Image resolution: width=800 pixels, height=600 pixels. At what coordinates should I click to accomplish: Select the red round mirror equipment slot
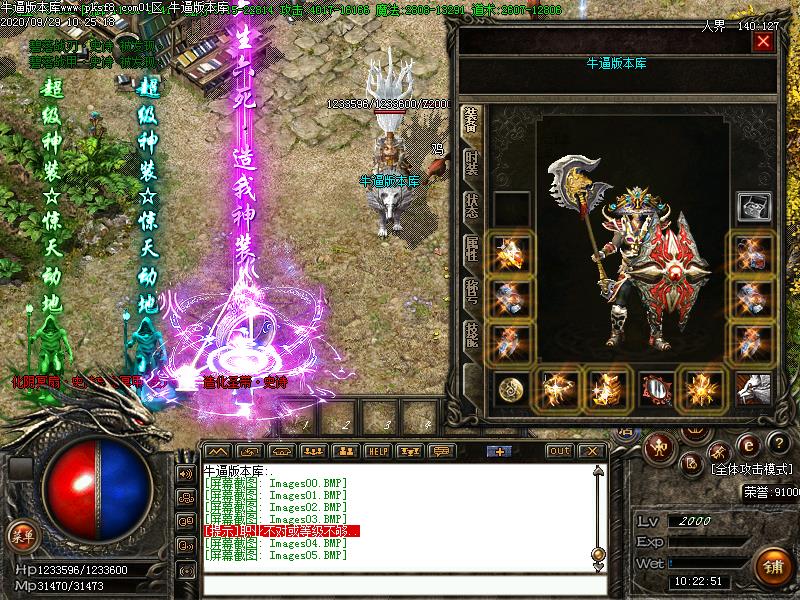point(656,388)
